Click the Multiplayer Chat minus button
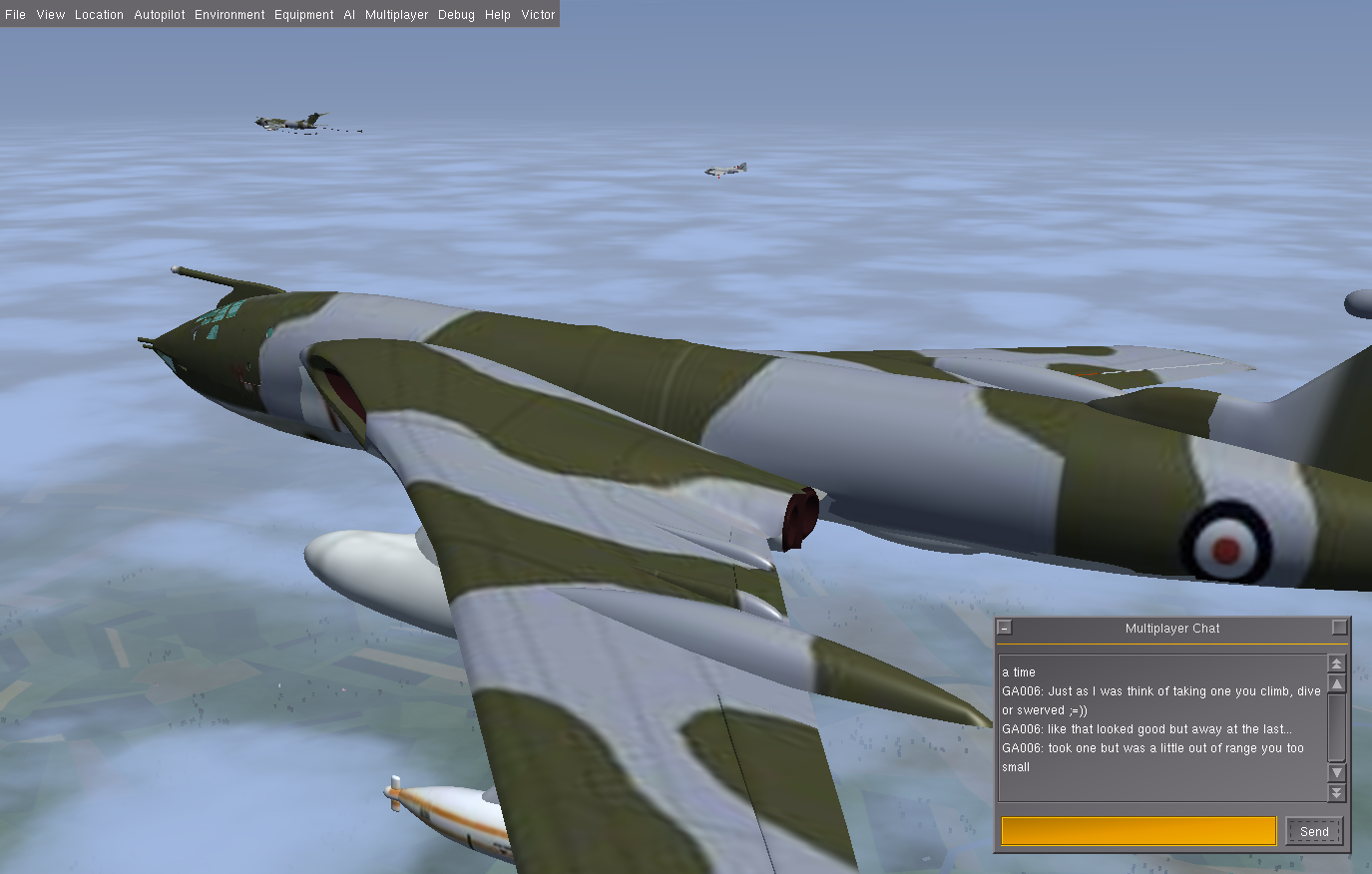 pyautogui.click(x=1005, y=628)
